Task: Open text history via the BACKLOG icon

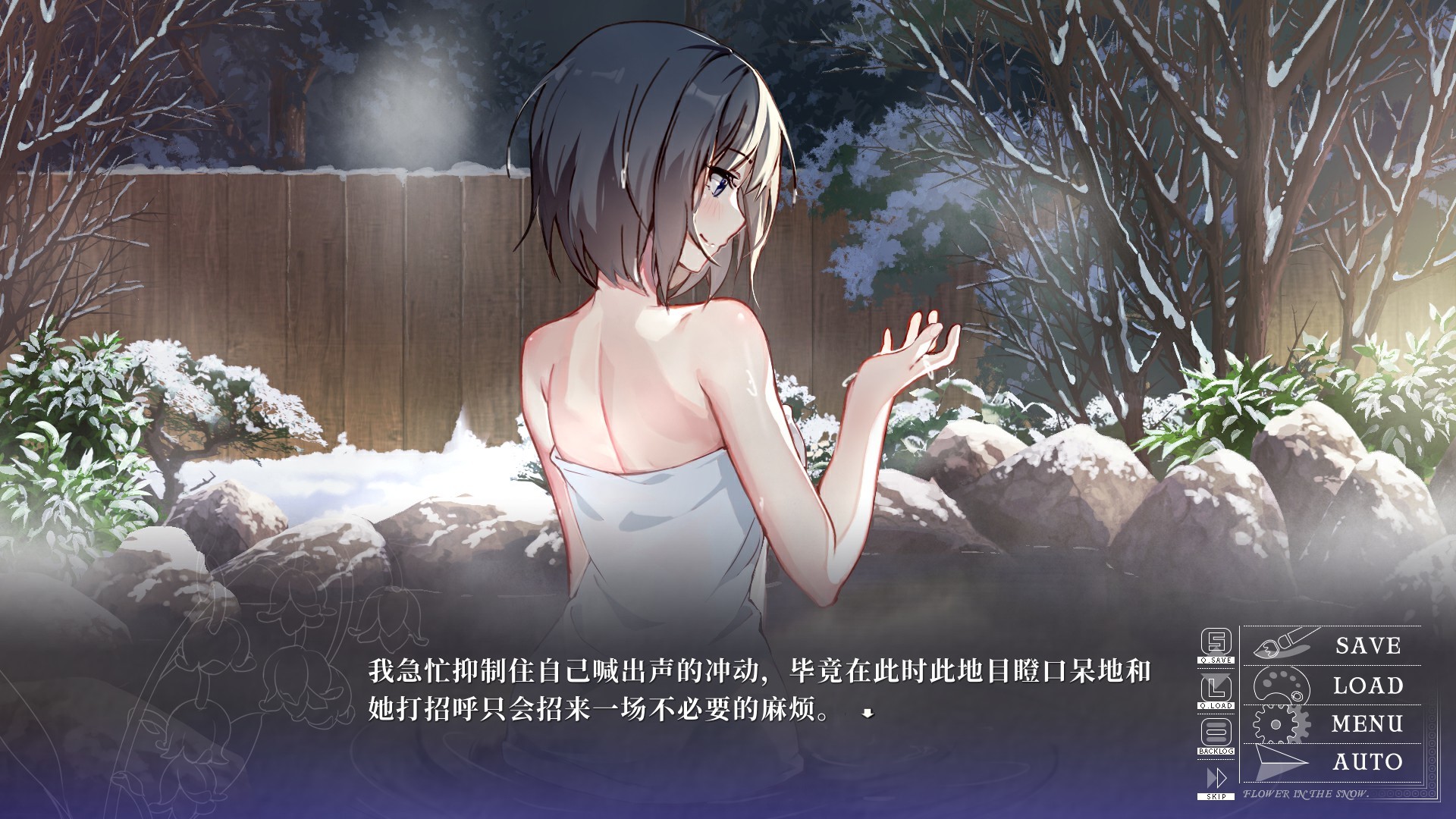Action: point(1216,731)
